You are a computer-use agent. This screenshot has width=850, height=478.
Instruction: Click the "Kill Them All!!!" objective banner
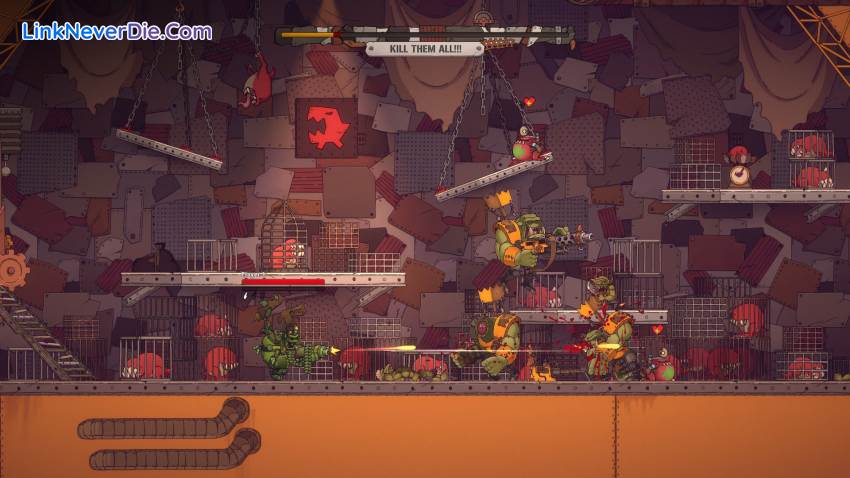coord(425,48)
